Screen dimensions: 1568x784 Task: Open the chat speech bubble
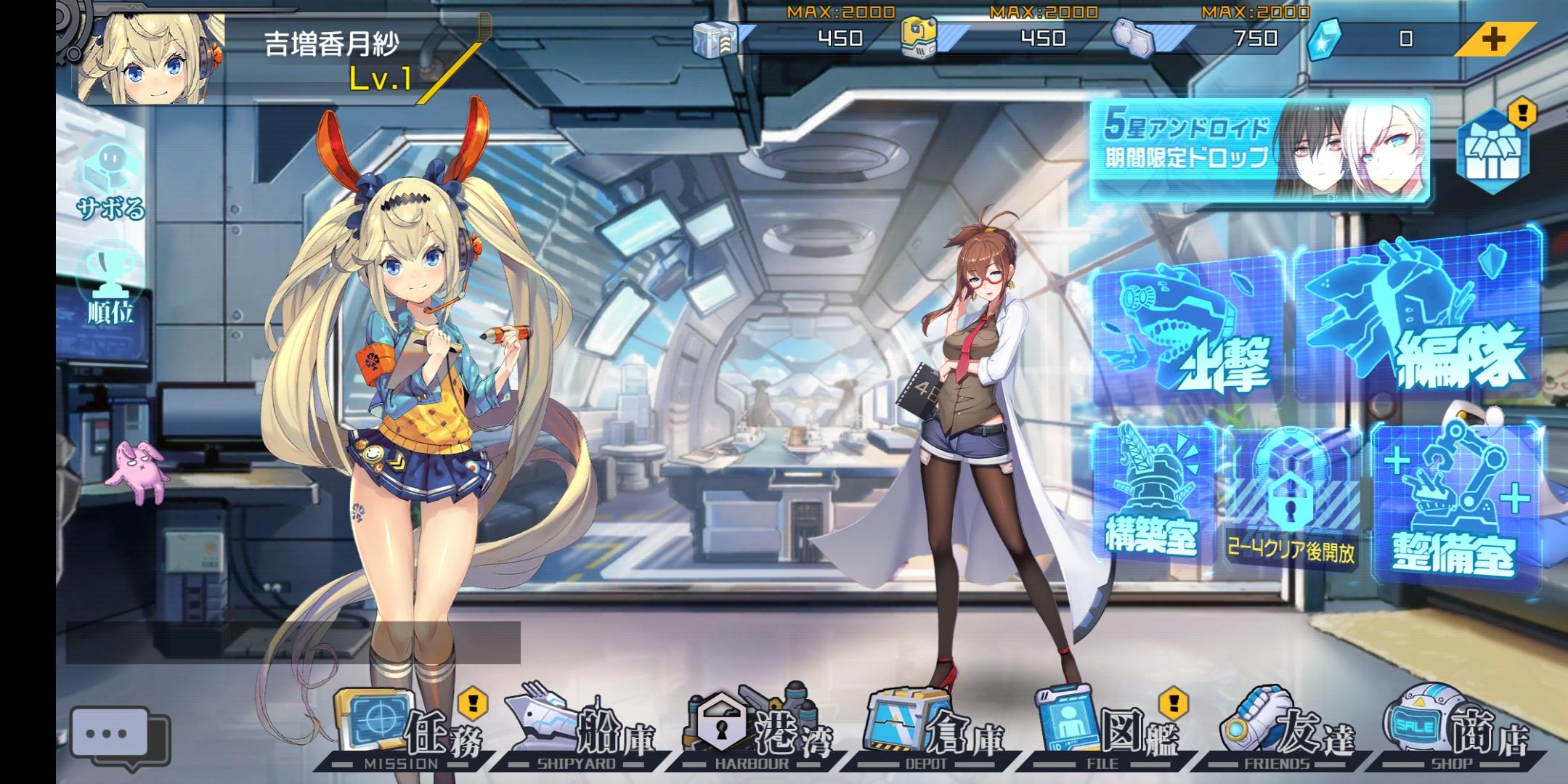(116, 735)
